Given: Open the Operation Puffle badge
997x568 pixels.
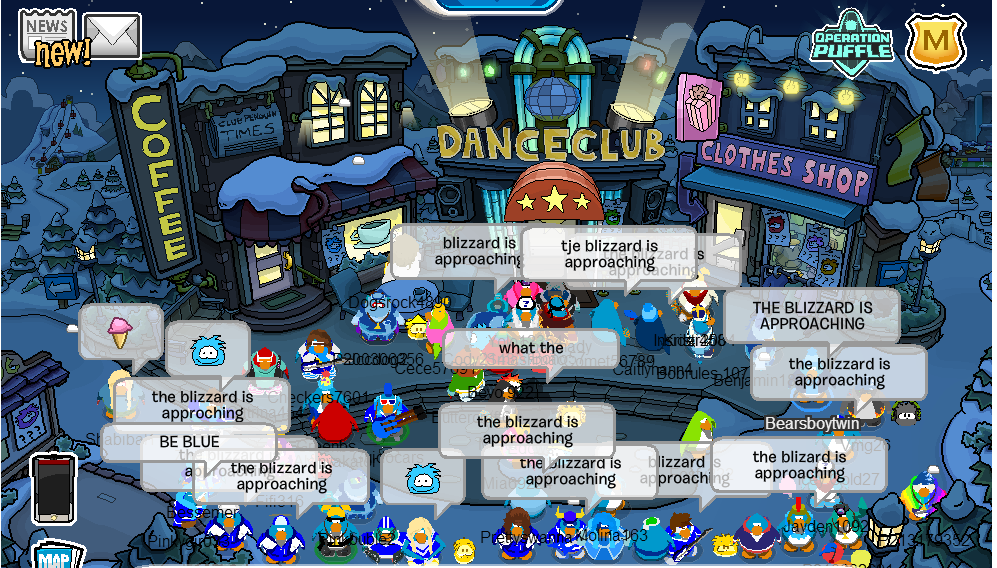Looking at the screenshot, I should [851, 43].
